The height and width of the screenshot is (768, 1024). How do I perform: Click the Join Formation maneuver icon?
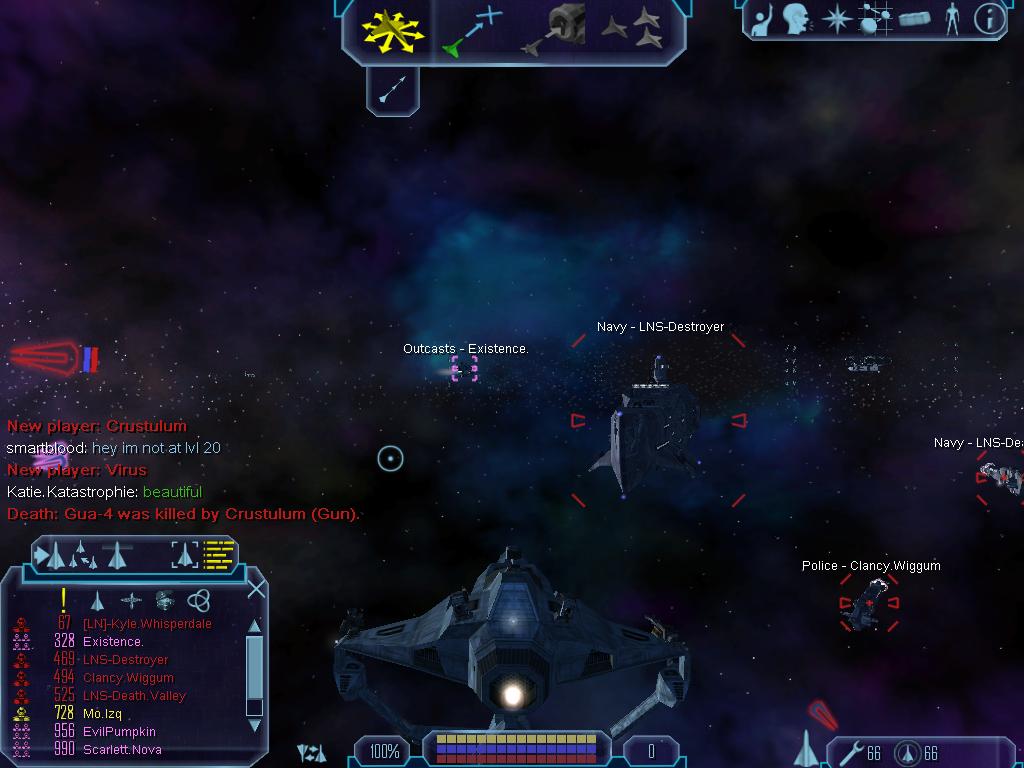tap(633, 30)
